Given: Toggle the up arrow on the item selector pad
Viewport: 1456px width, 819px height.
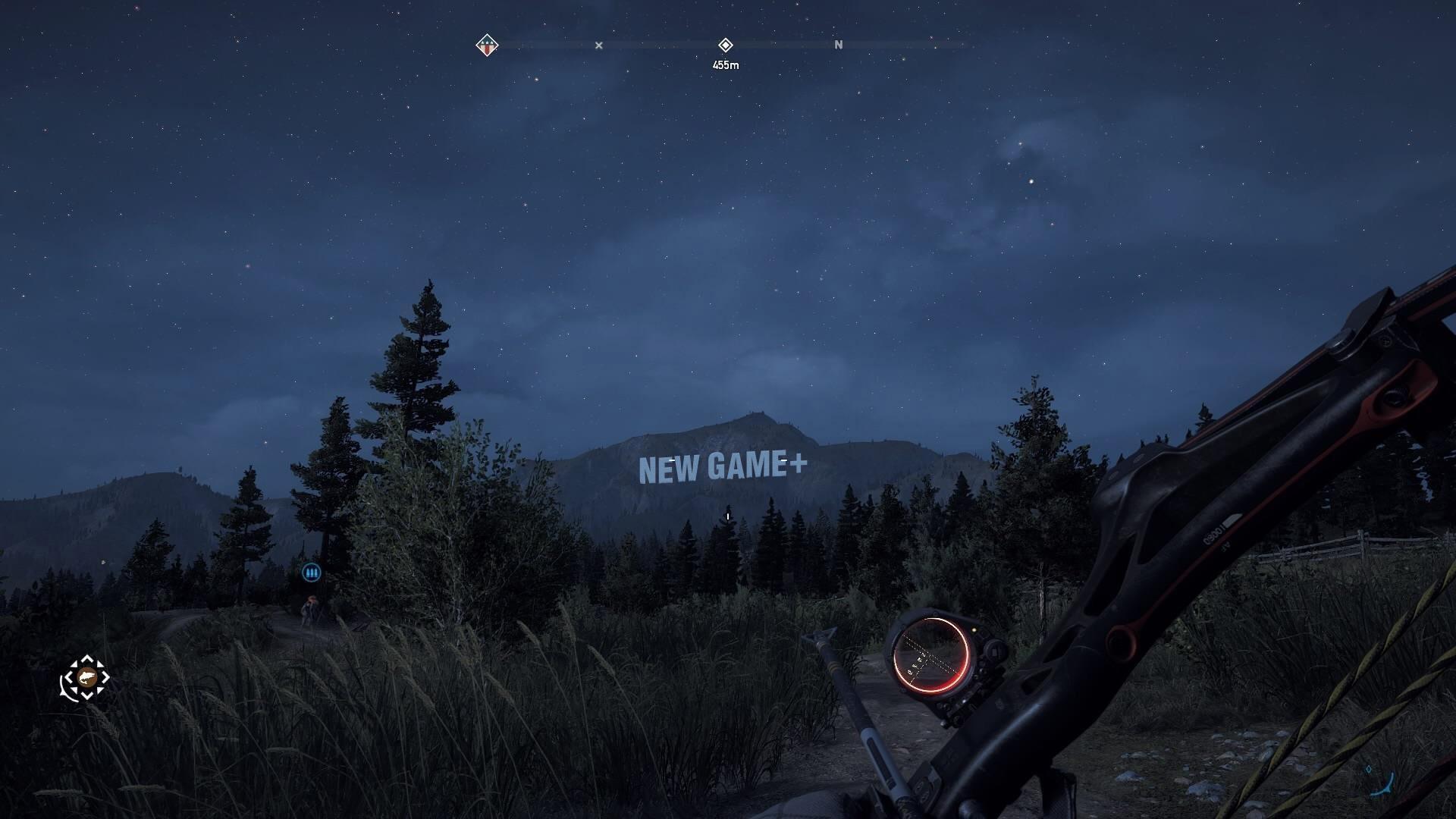Looking at the screenshot, I should pos(86,658).
